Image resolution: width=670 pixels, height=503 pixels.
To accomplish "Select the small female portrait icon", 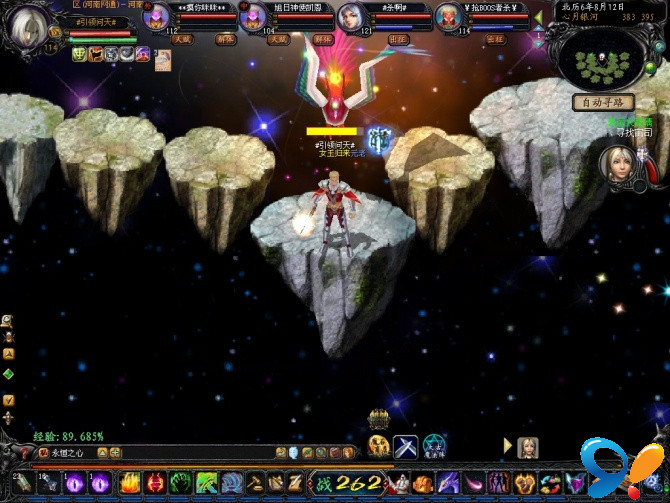I will click(528, 447).
